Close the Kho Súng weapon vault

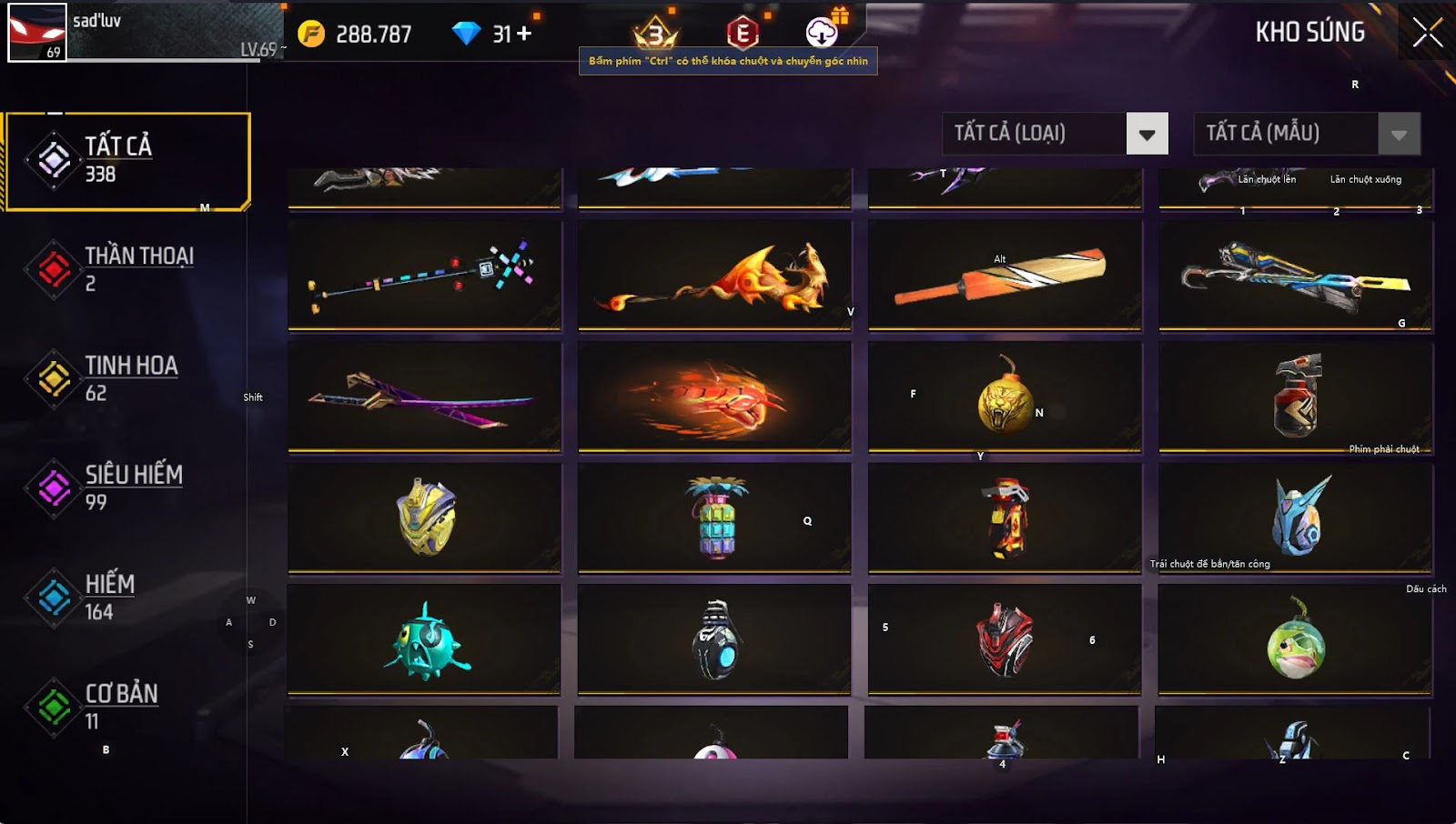pyautogui.click(x=1427, y=33)
